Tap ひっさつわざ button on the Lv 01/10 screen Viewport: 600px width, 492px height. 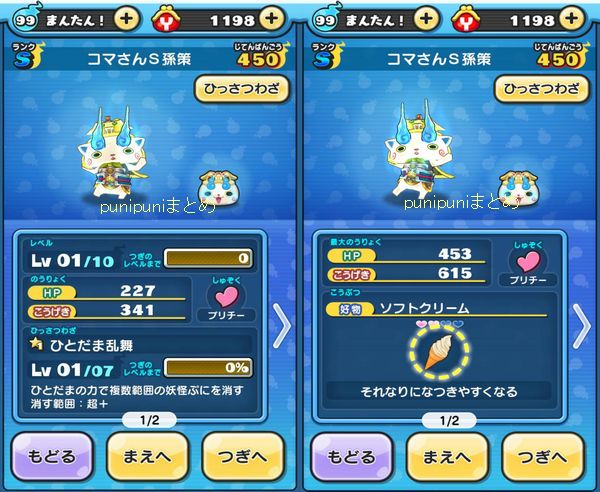(242, 89)
